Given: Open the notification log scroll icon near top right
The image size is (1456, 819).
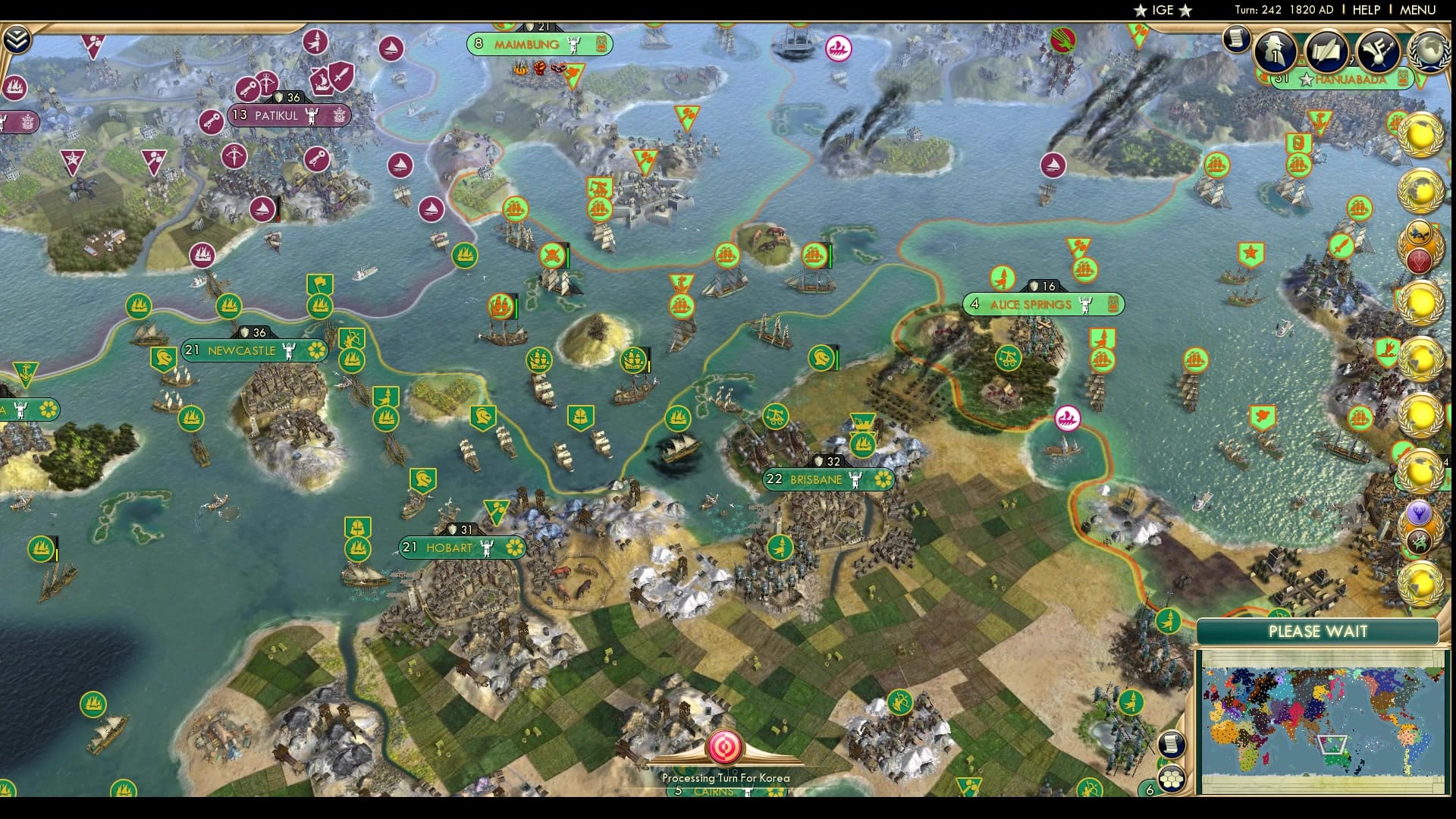Looking at the screenshot, I should pos(1236,39).
